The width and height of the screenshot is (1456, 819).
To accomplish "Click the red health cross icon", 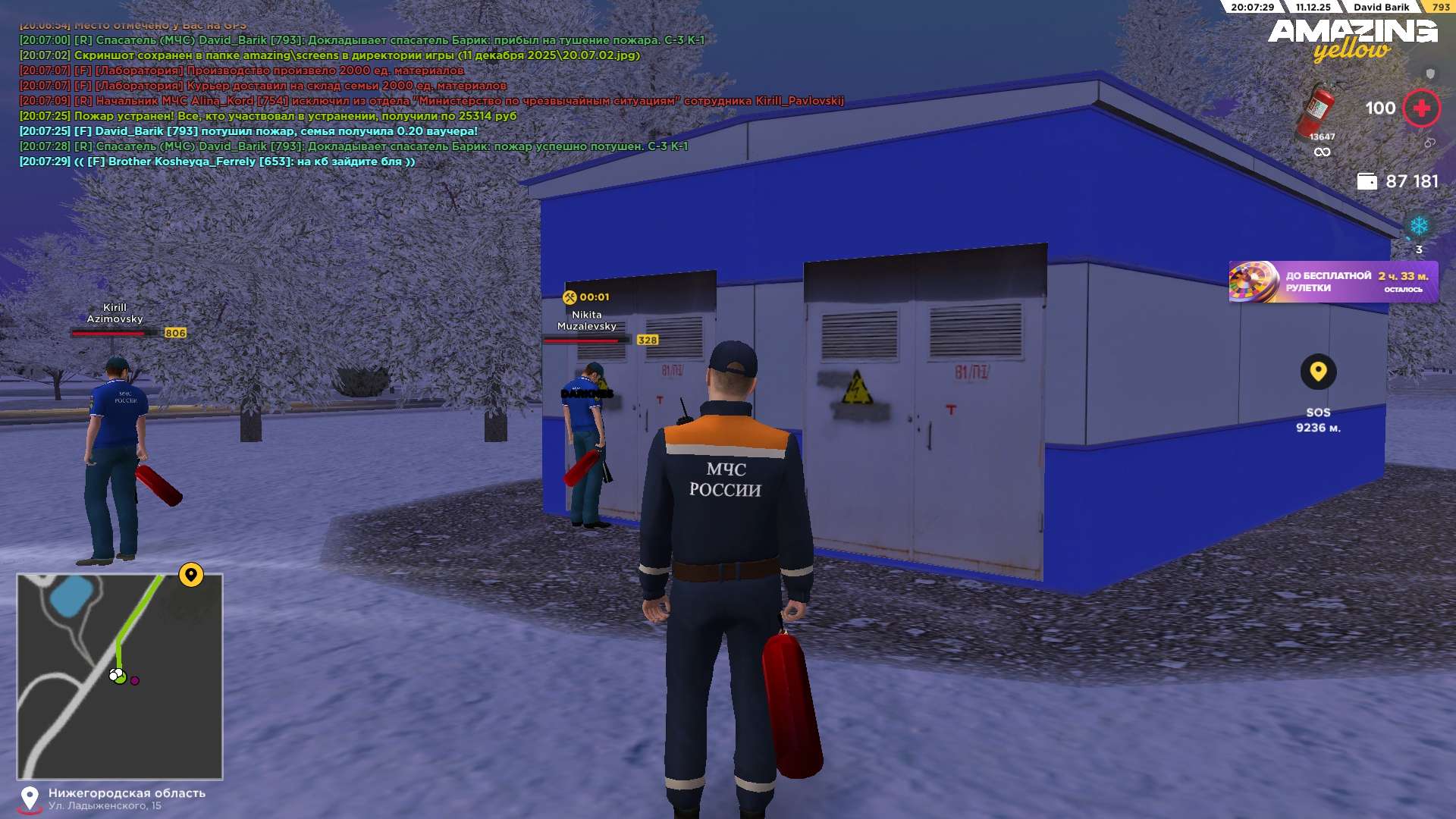I will pyautogui.click(x=1421, y=108).
